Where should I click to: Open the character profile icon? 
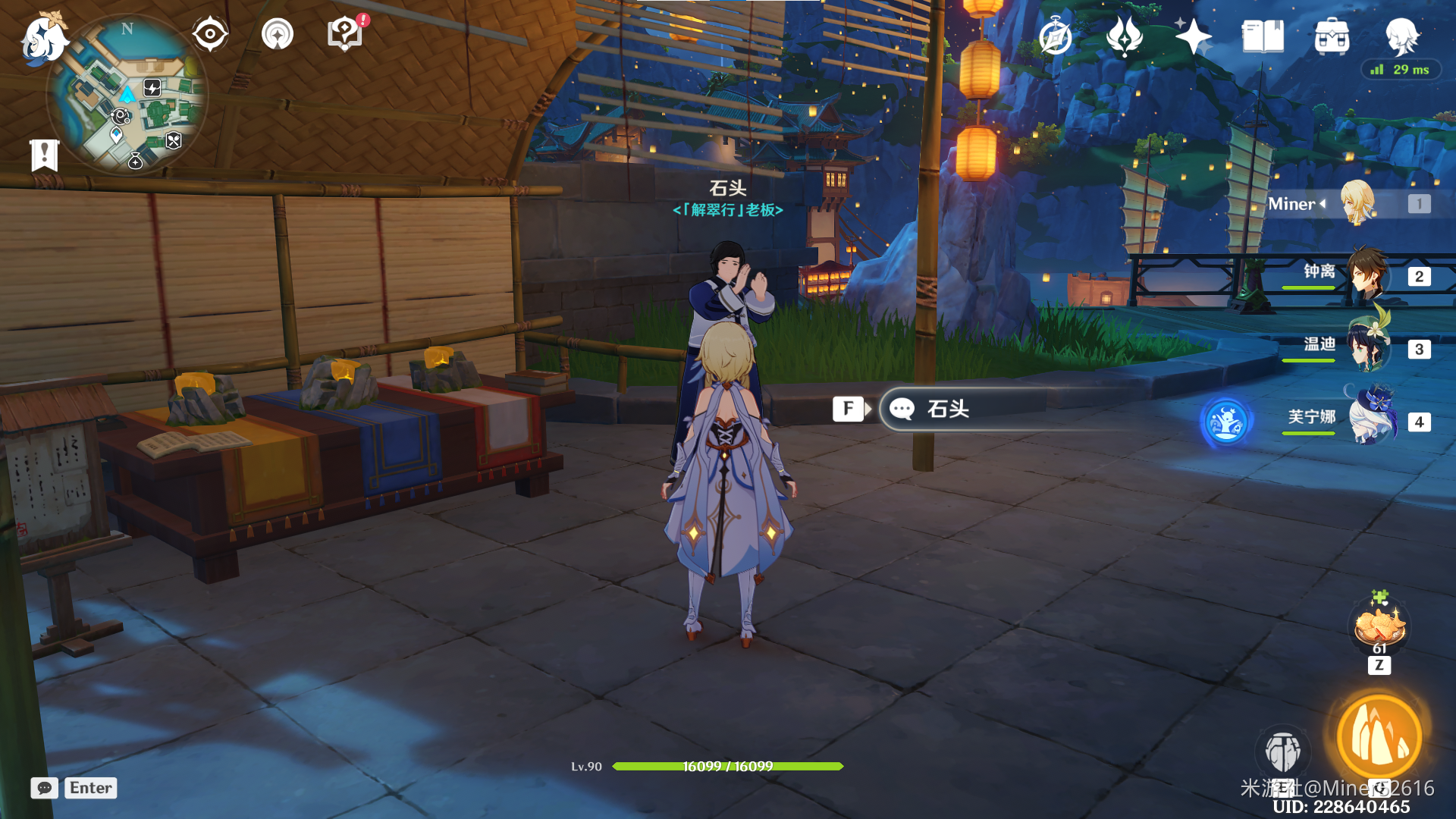[x=1401, y=35]
